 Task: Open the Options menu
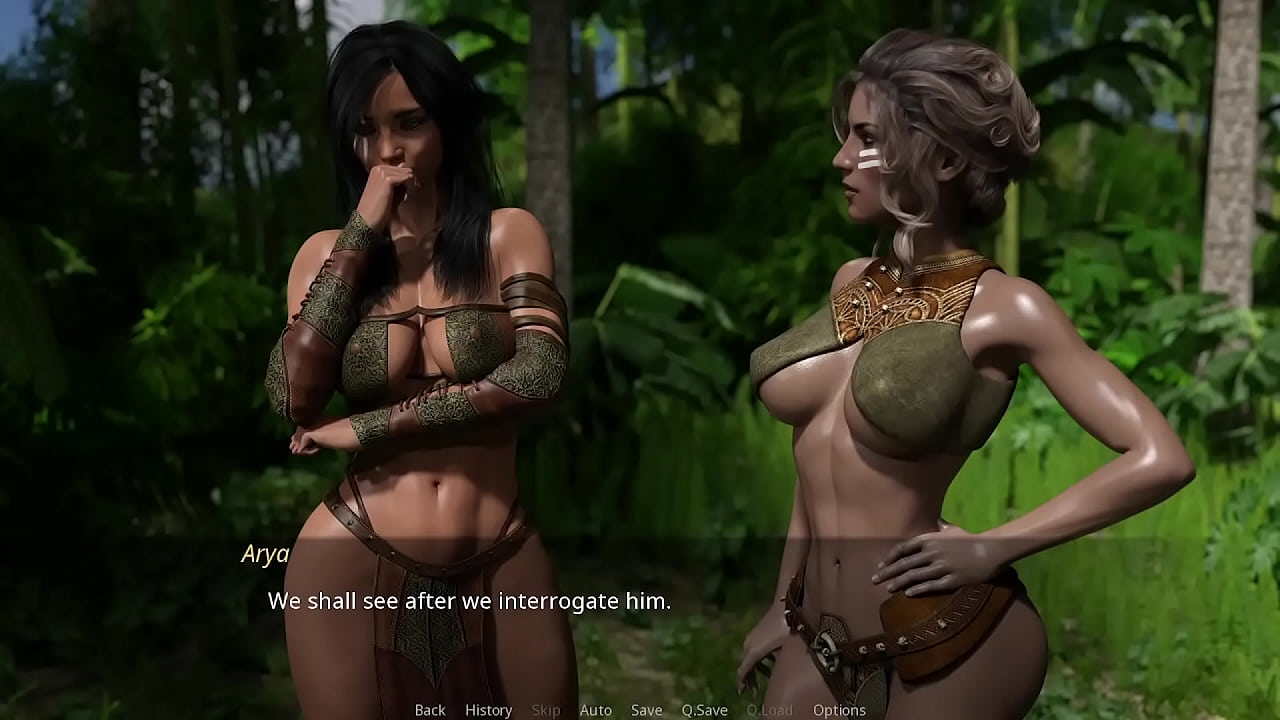click(x=839, y=710)
